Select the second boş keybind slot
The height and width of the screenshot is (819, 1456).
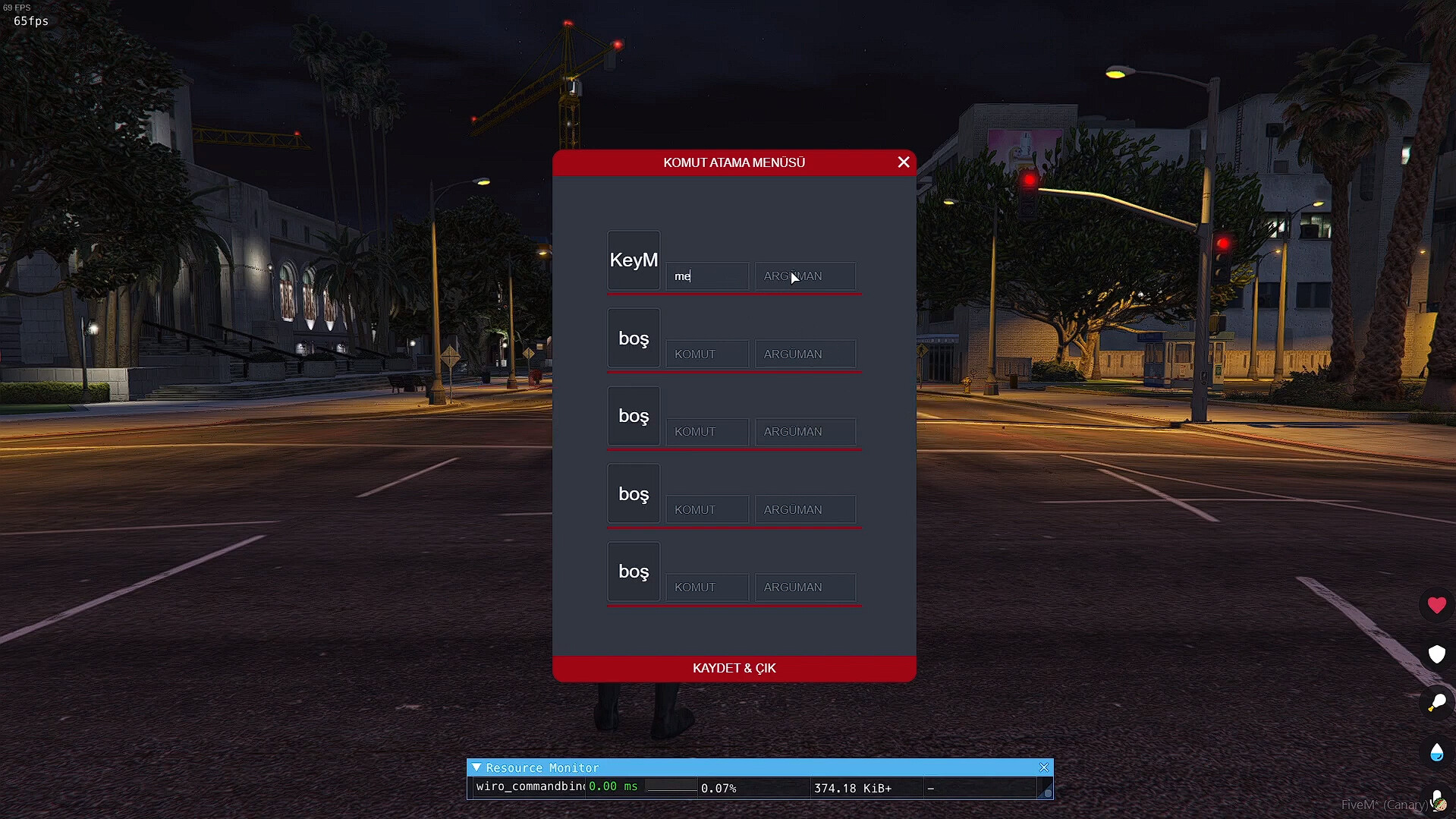point(633,416)
